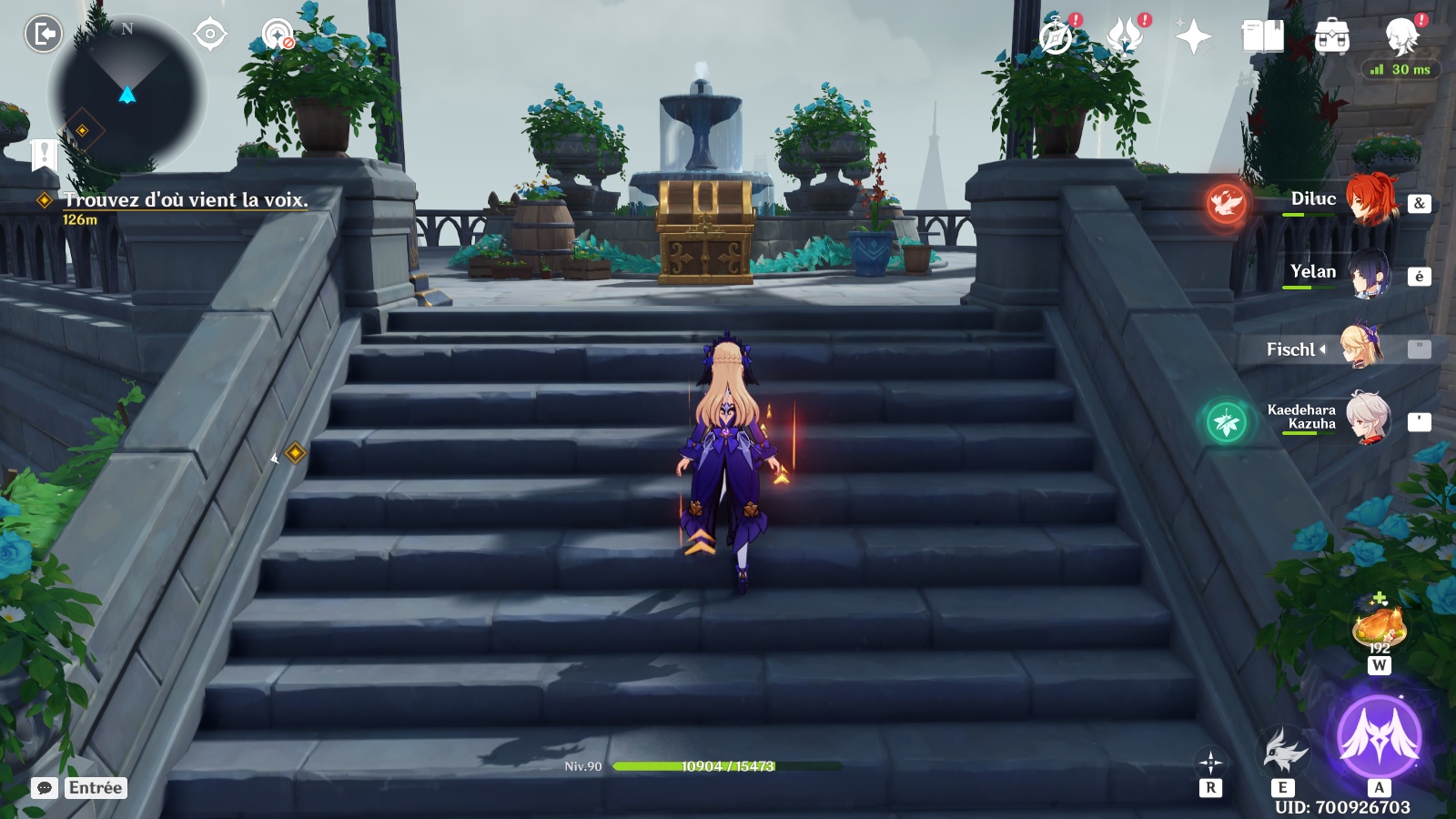Open the Wish star icon
1456x819 pixels.
pyautogui.click(x=1193, y=37)
